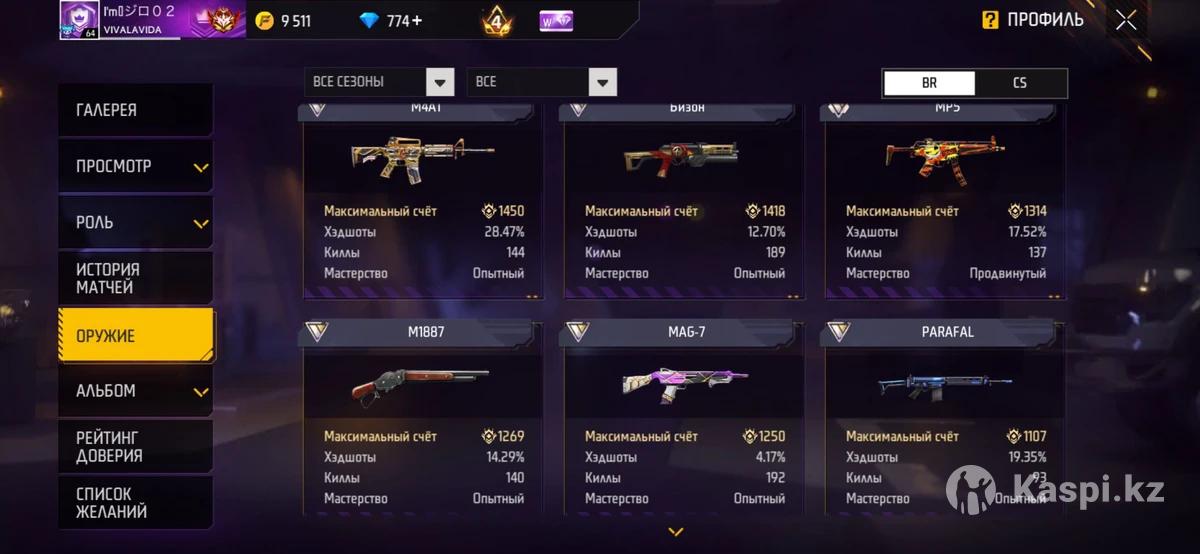Switch to the CS mode tab
The image size is (1200, 554).
pos(1020,83)
